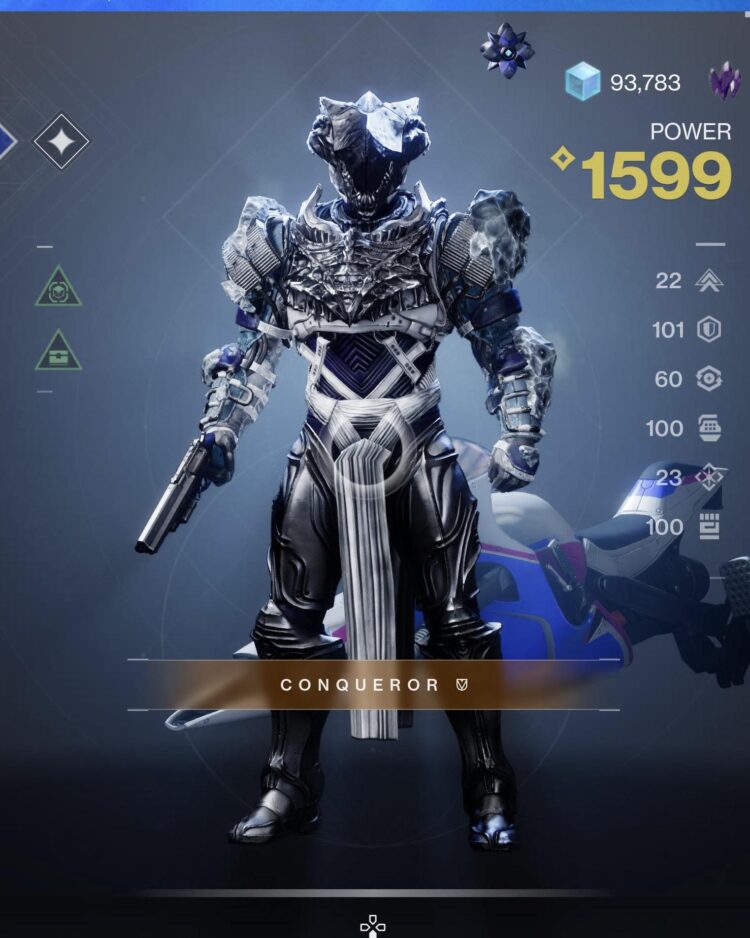Inspect the Strength stat icon
This screenshot has height=938, width=750.
pyautogui.click(x=709, y=527)
